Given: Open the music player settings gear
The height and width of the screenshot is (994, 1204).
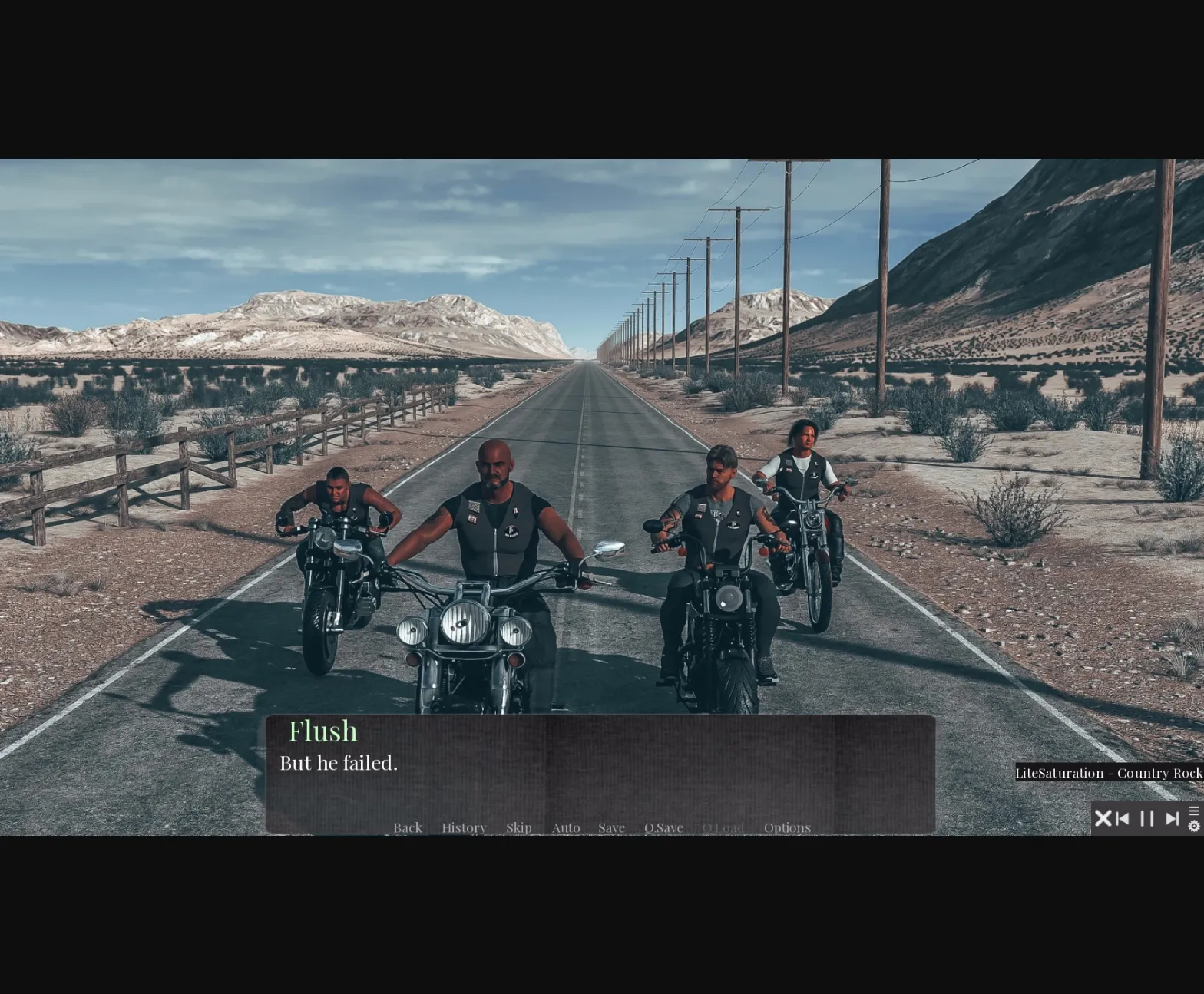Looking at the screenshot, I should pyautogui.click(x=1194, y=827).
